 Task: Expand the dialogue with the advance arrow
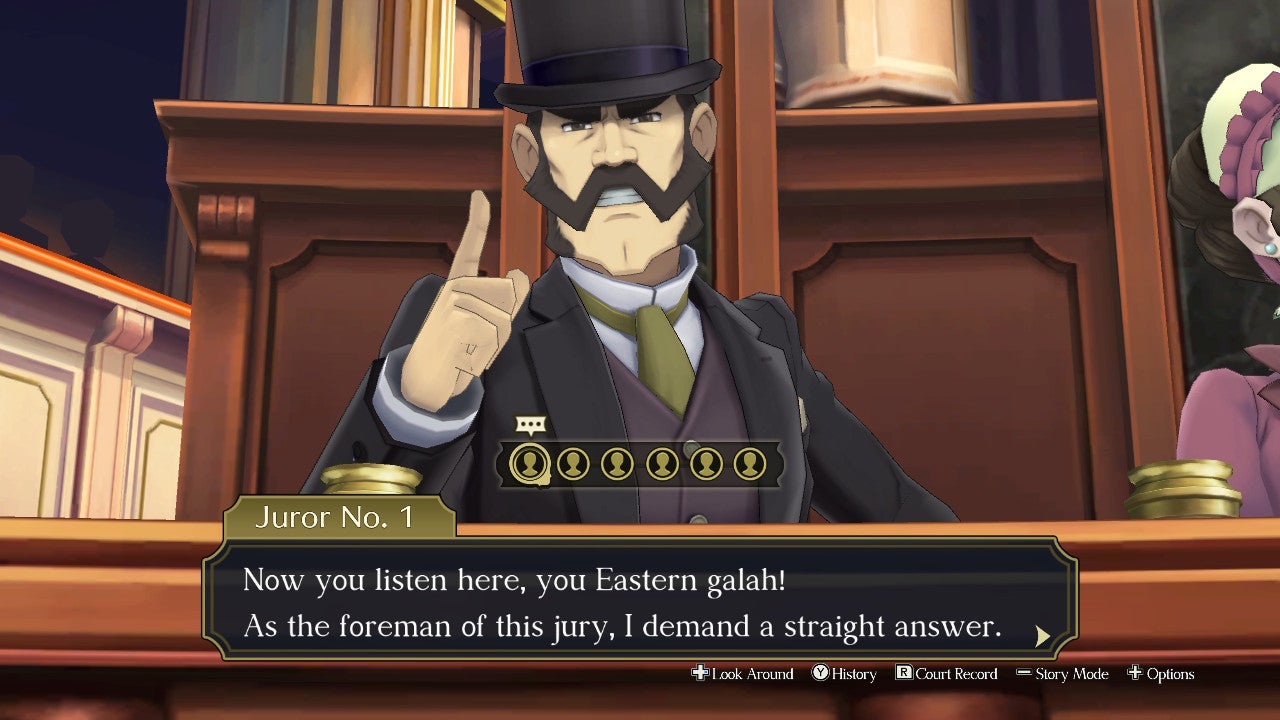tap(1041, 634)
